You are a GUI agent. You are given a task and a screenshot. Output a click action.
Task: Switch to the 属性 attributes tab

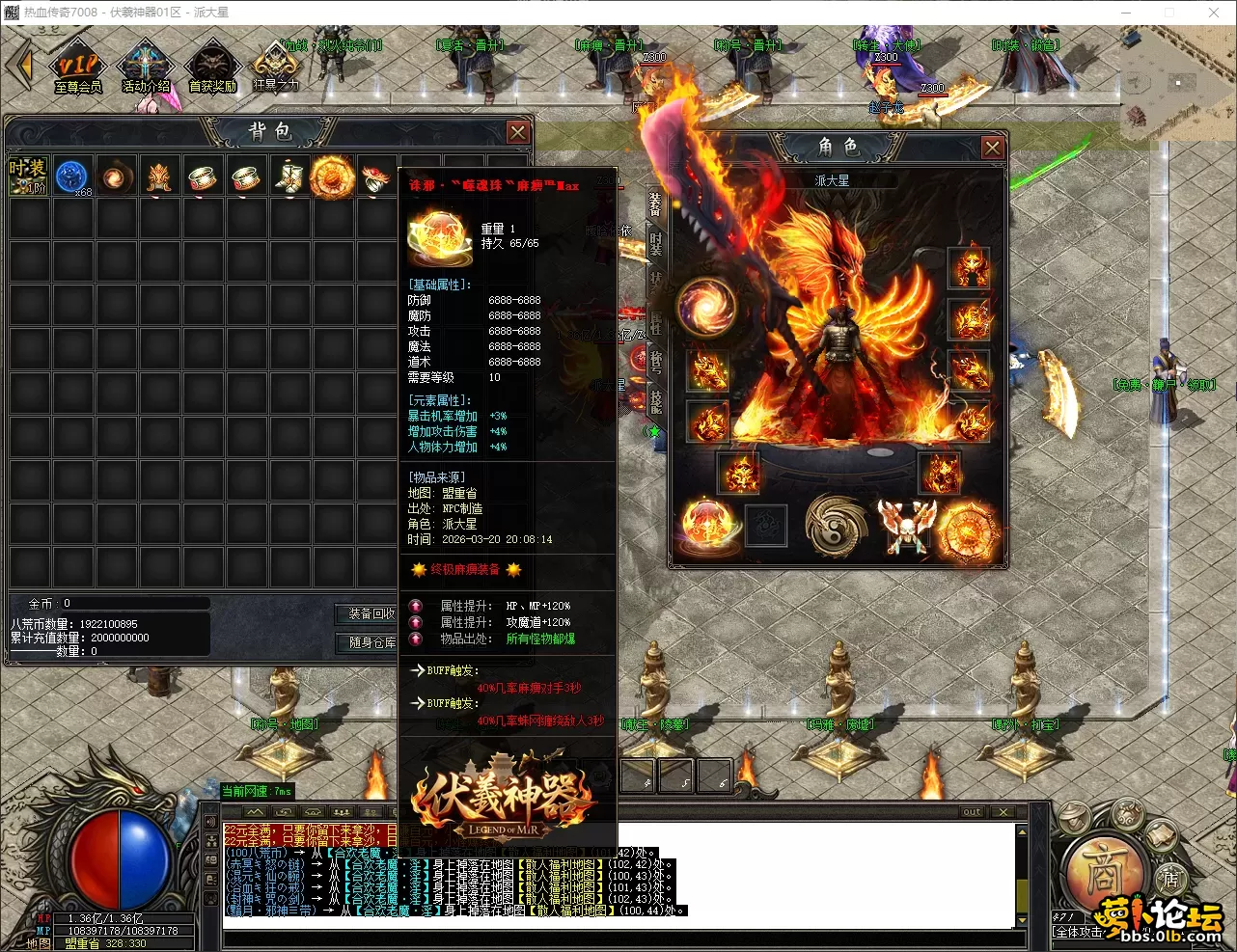(x=656, y=323)
